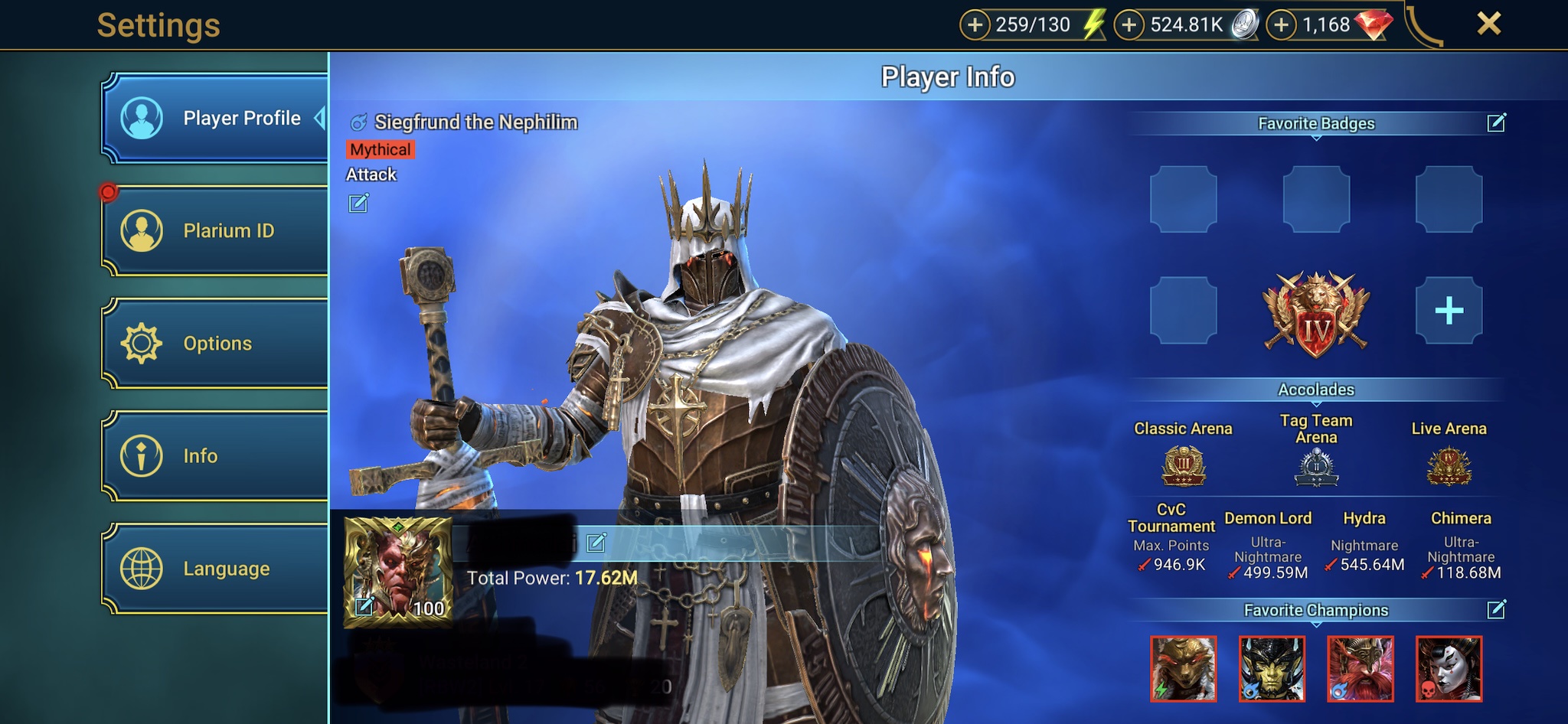
Task: Edit the displayed champion showcase
Action: (358, 203)
